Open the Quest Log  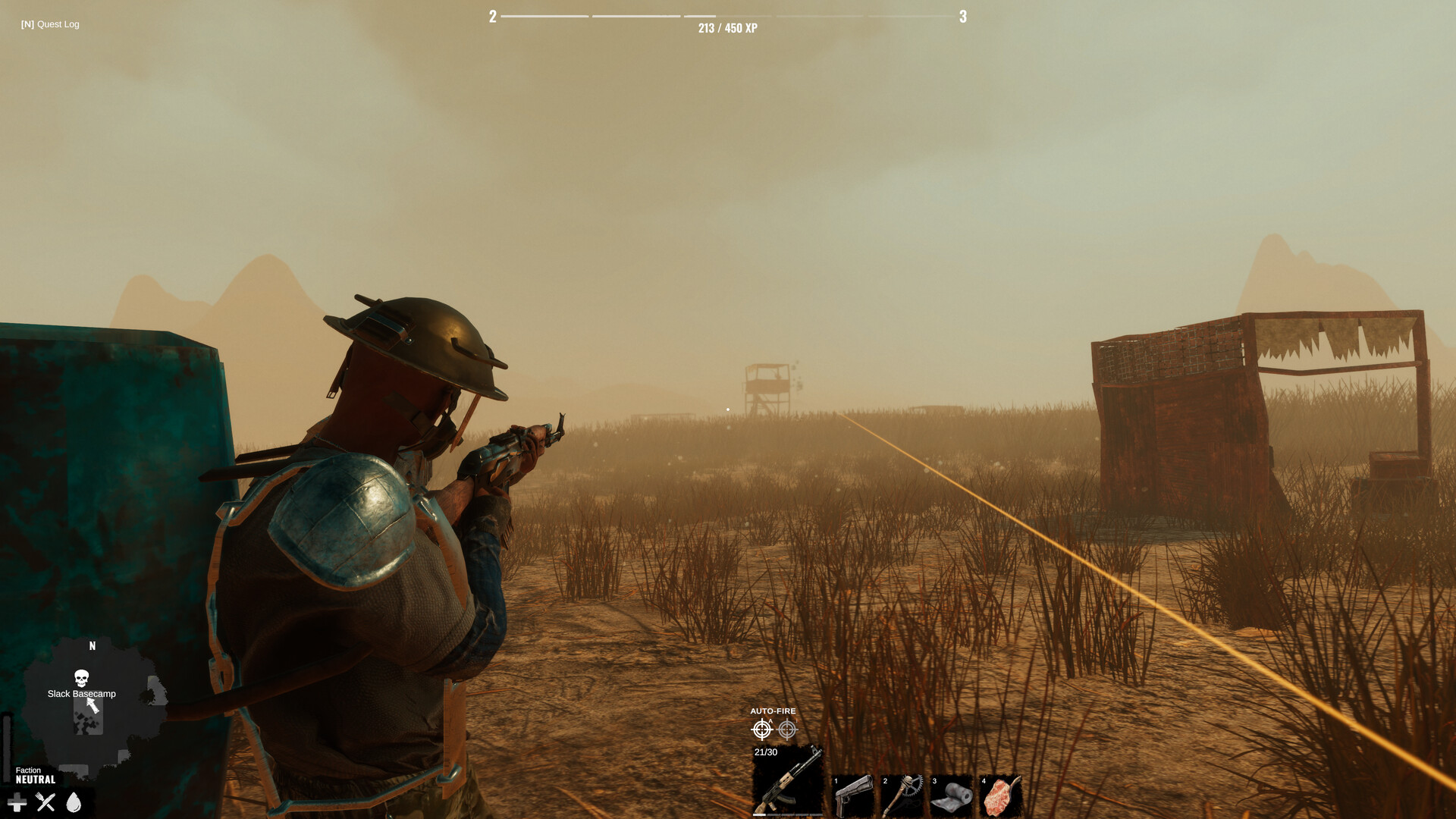click(x=49, y=24)
